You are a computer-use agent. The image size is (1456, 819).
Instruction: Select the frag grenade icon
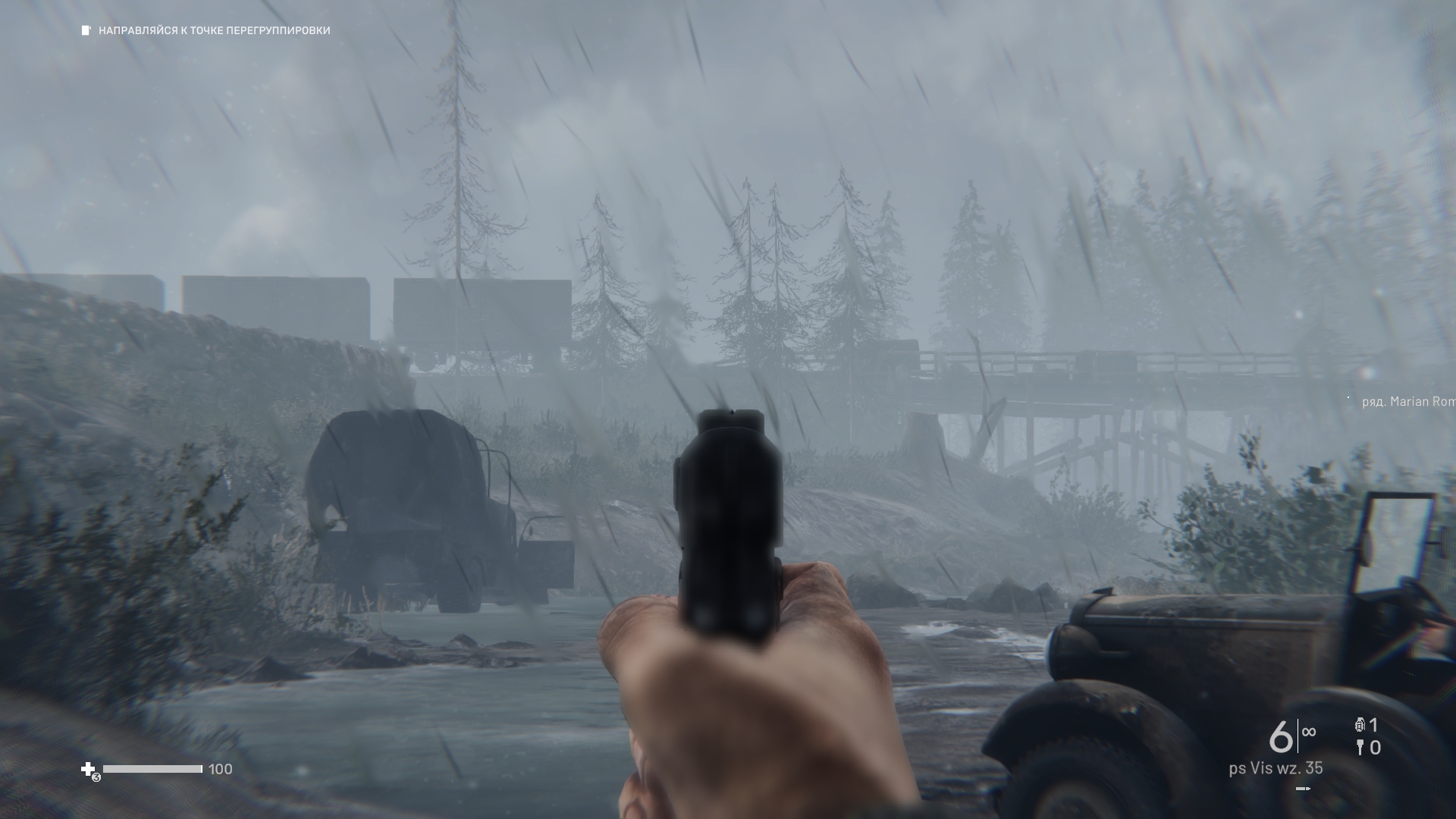pos(1359,725)
